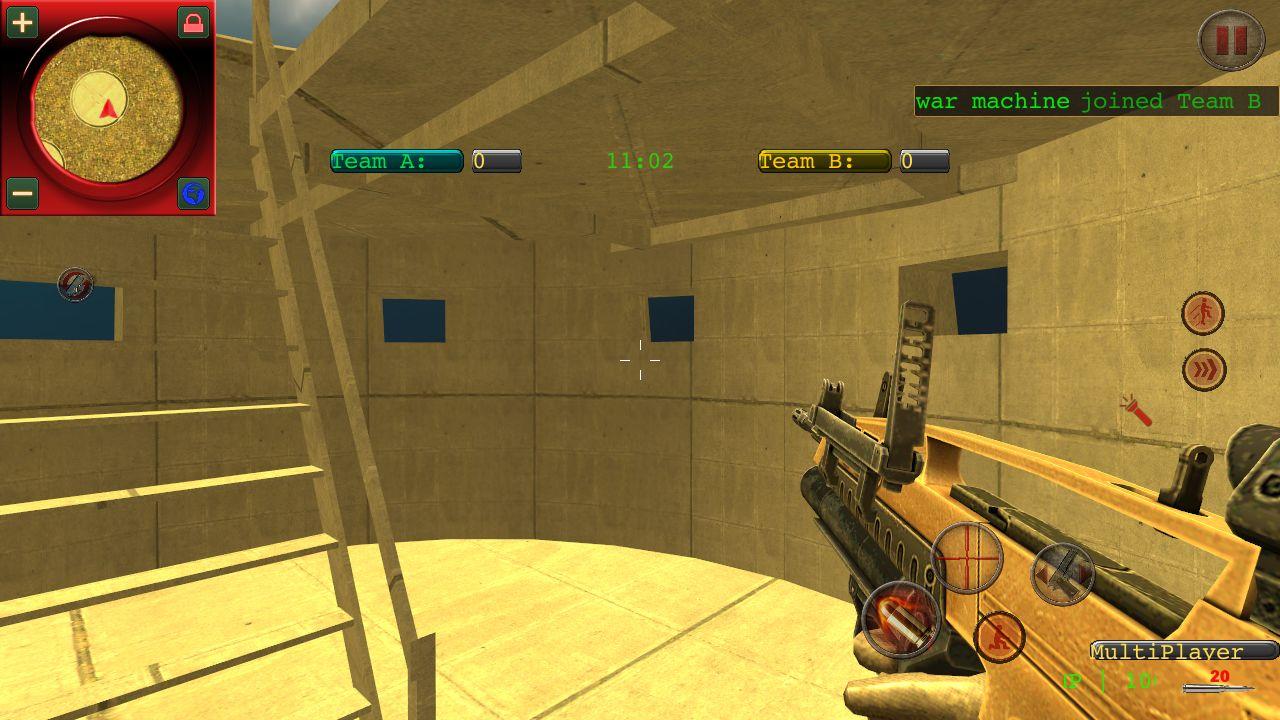Tap the walking figure stance button
Screen dimensions: 1280x720
(x=1203, y=314)
